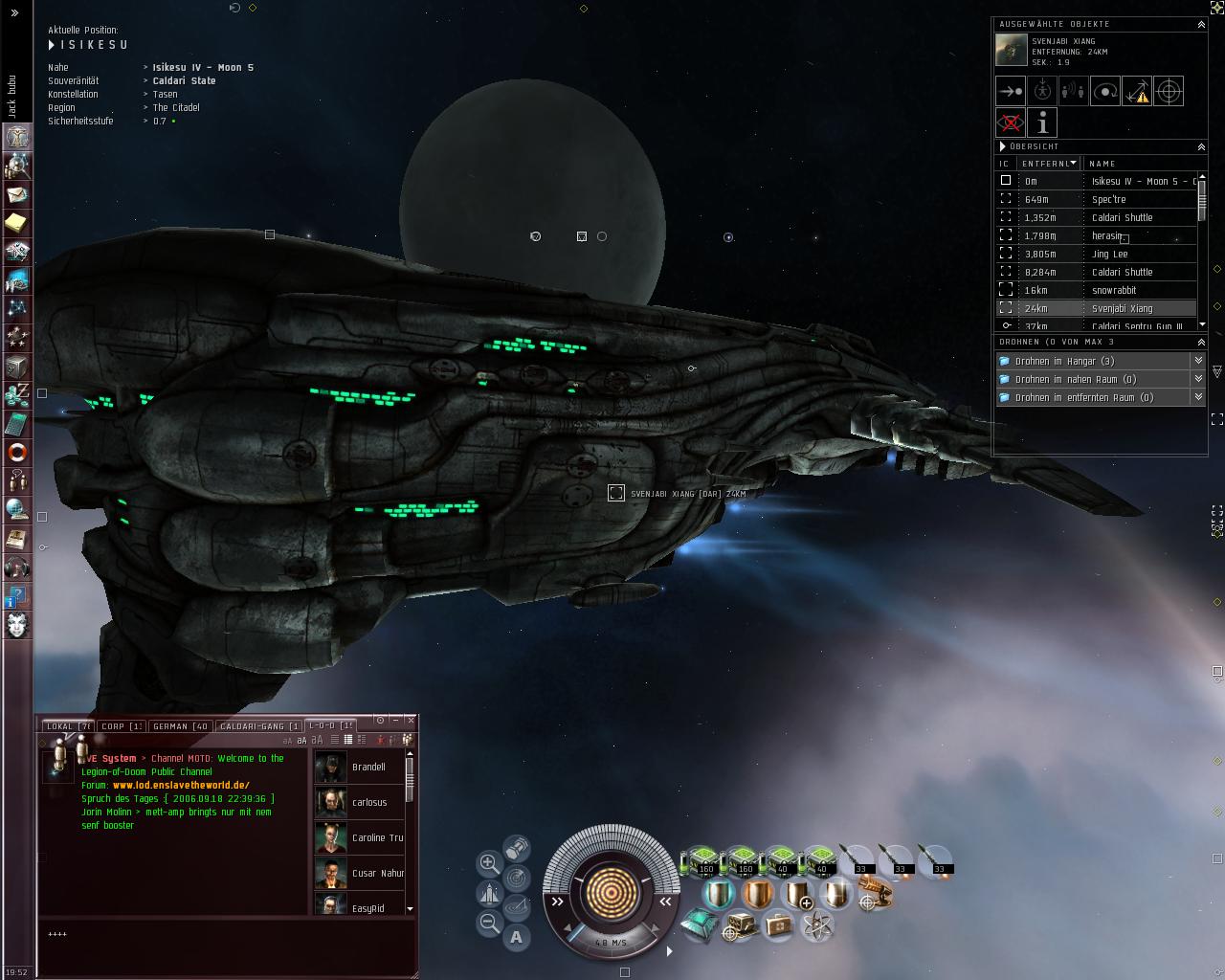
Task: Switch to the Lokal chat tab
Action: click(68, 726)
